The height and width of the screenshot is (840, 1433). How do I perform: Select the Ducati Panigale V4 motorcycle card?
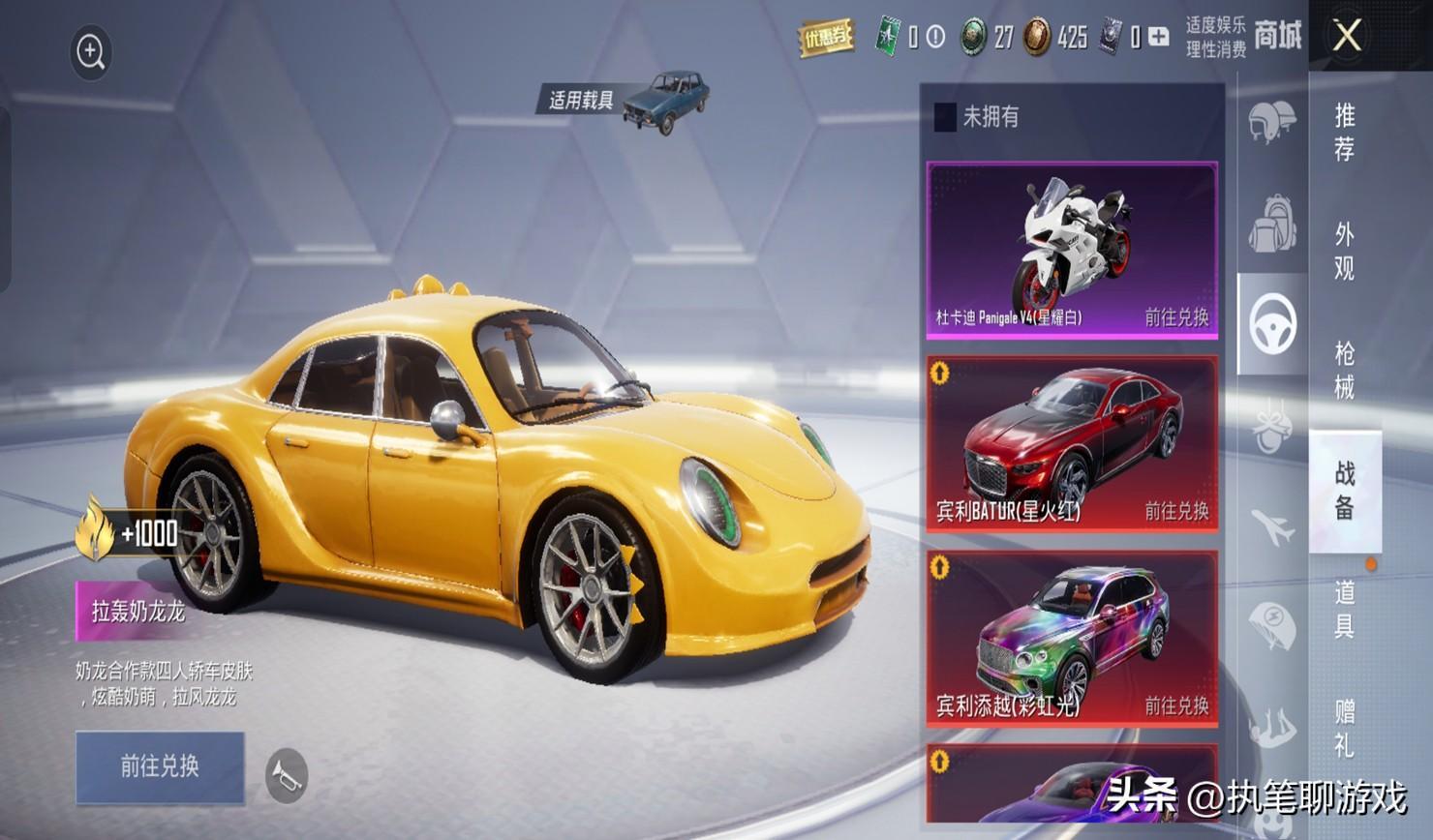coord(1072,251)
